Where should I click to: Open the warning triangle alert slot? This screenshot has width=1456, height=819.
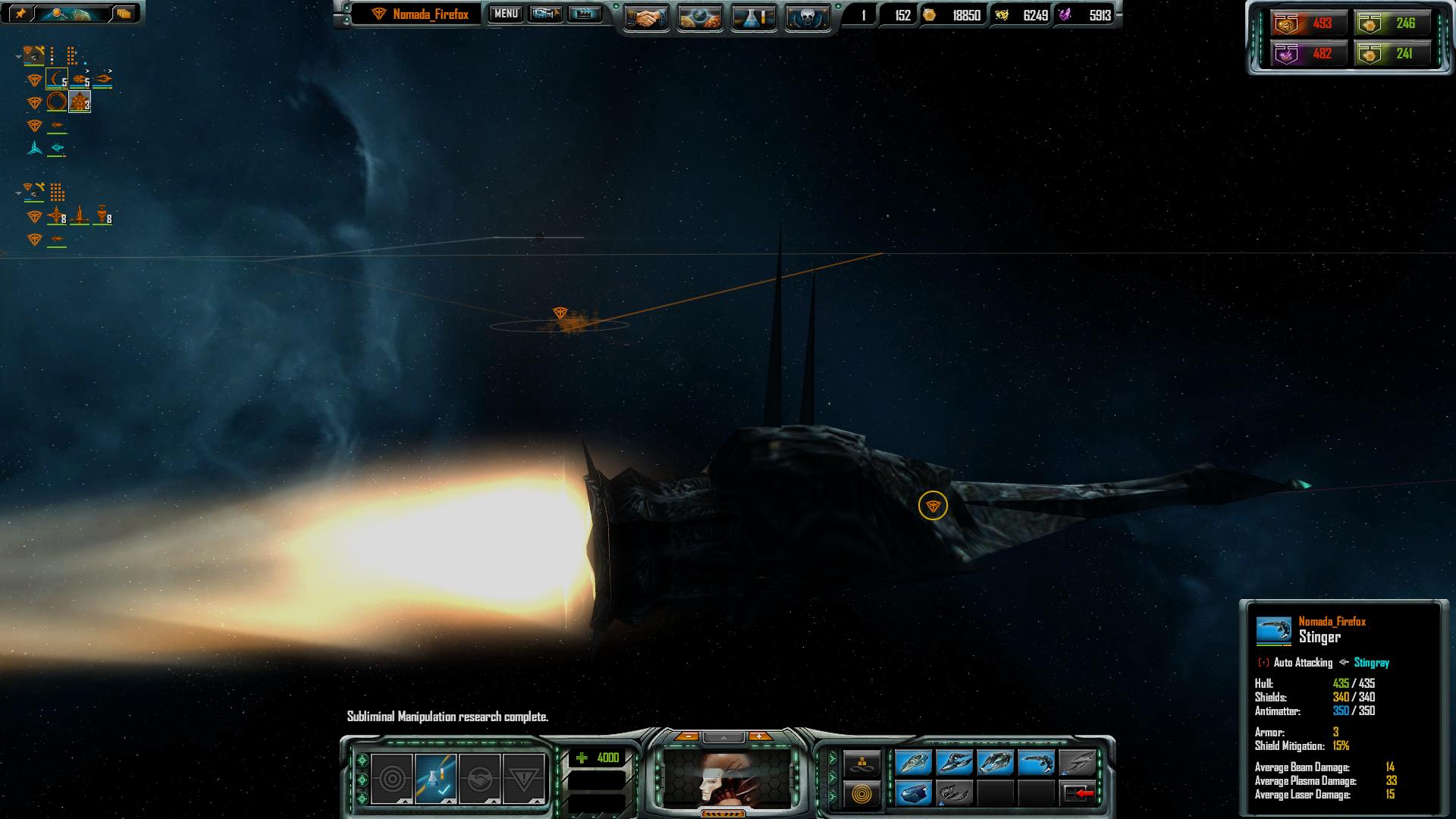click(x=523, y=778)
